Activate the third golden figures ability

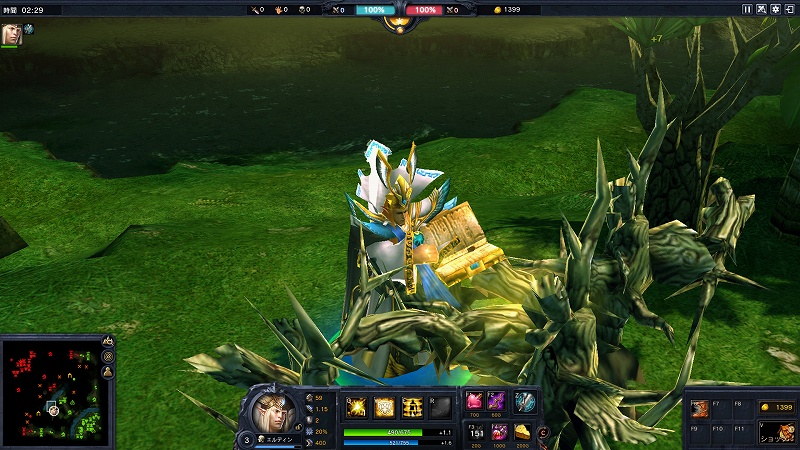pos(412,406)
